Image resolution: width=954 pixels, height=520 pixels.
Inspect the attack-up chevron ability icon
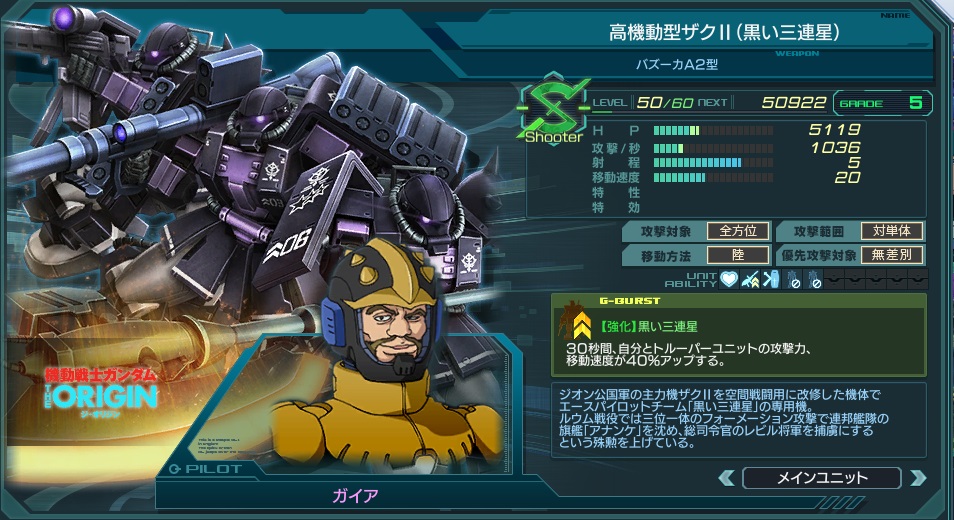point(748,279)
